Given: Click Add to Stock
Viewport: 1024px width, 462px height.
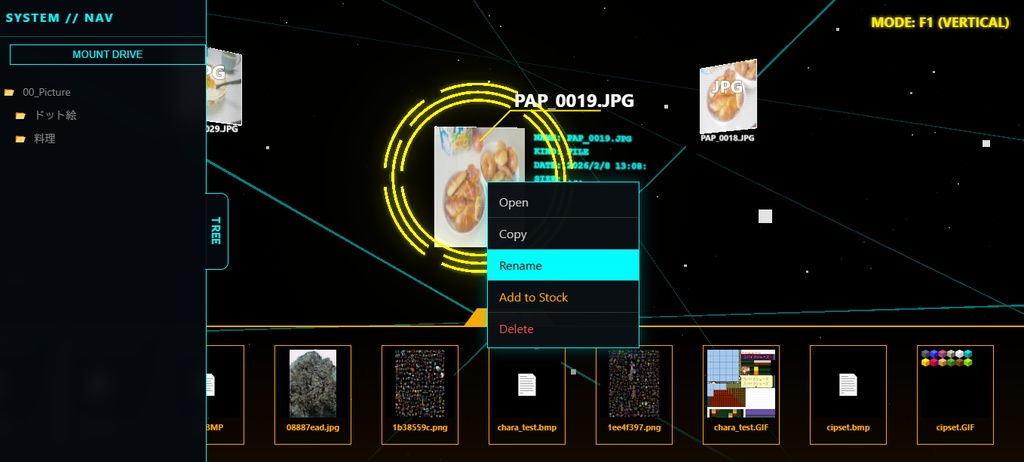Looking at the screenshot, I should [x=562, y=297].
